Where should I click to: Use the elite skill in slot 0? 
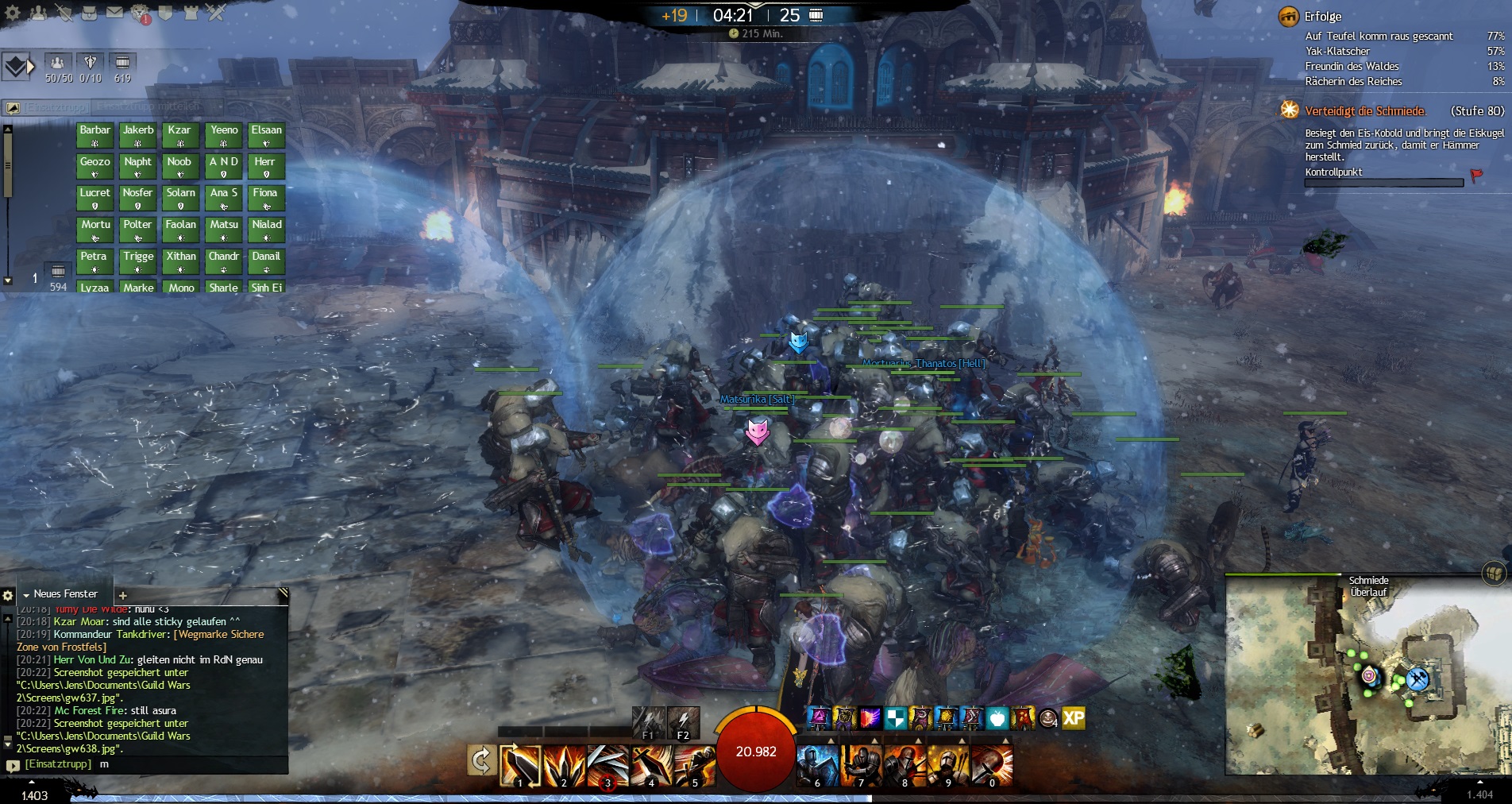991,765
